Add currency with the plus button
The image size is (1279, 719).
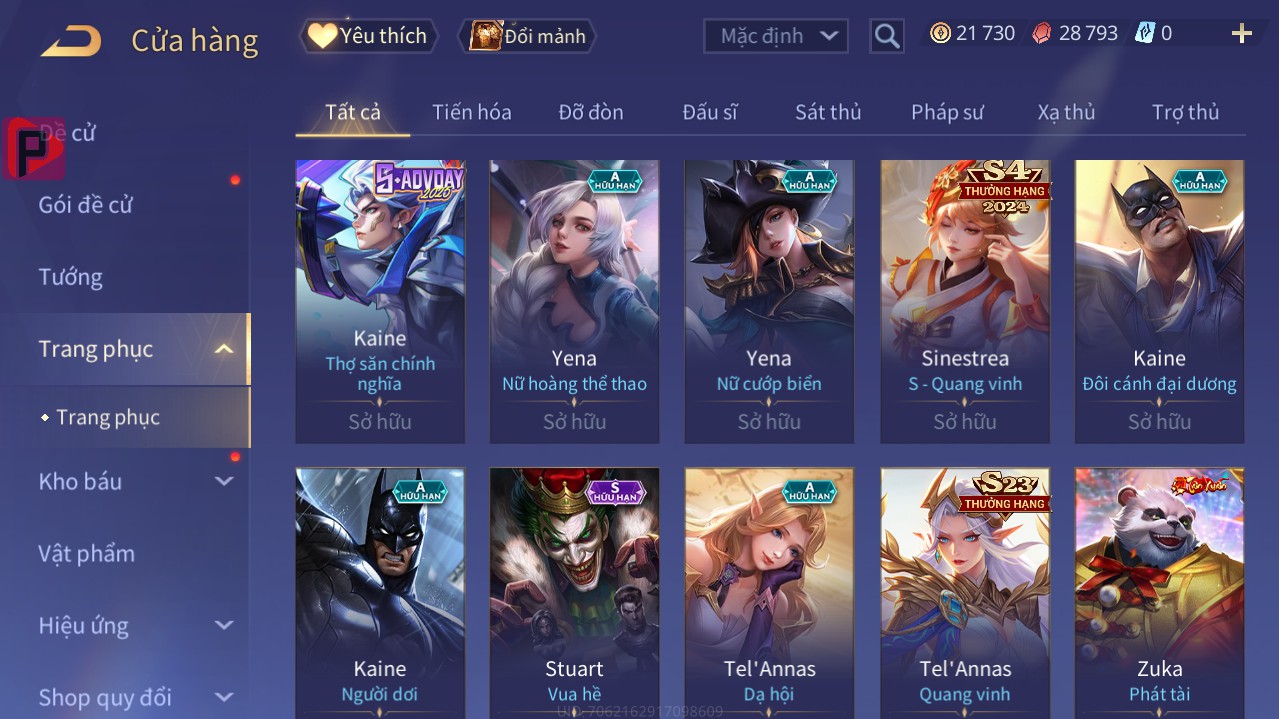coord(1242,34)
